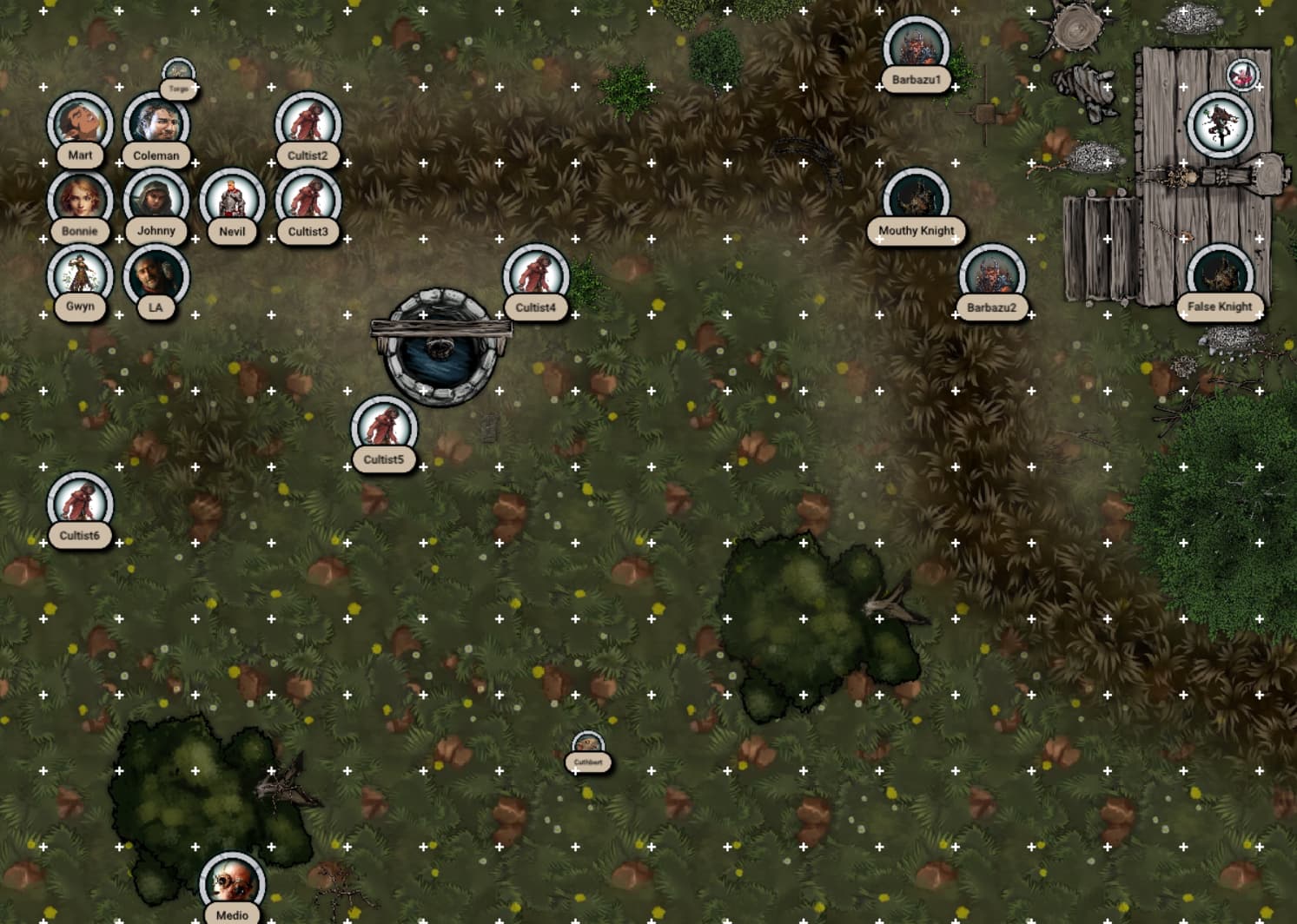Choose the Cultist5 token

pos(384,428)
